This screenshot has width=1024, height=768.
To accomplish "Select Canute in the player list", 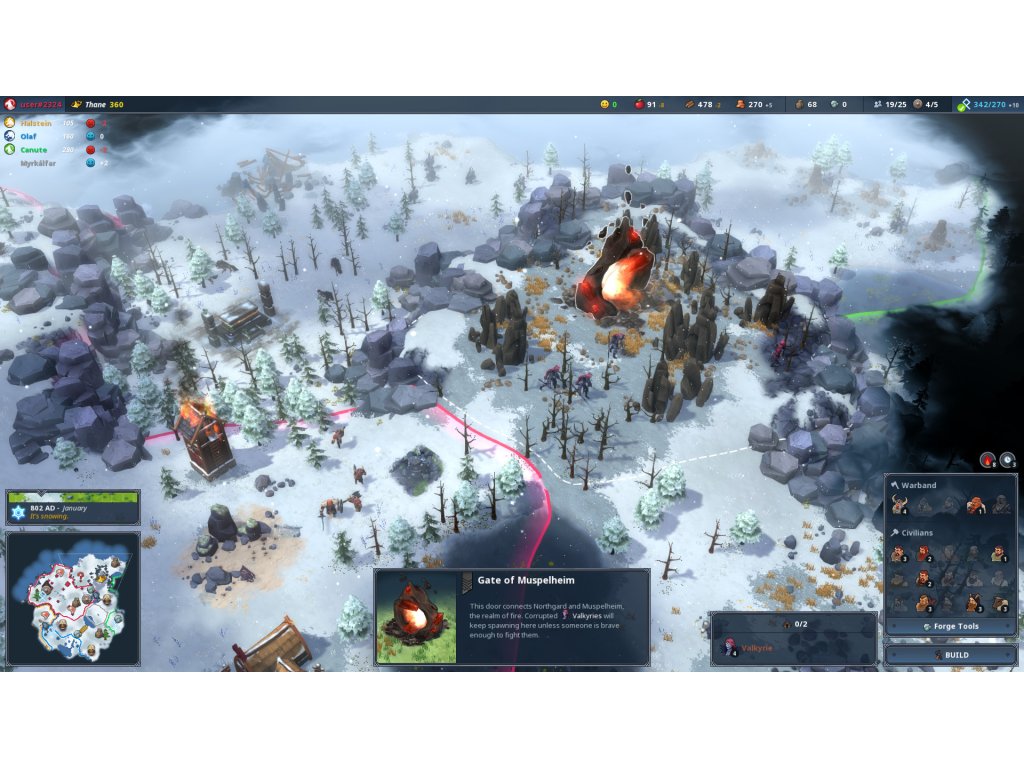I will click(x=36, y=149).
